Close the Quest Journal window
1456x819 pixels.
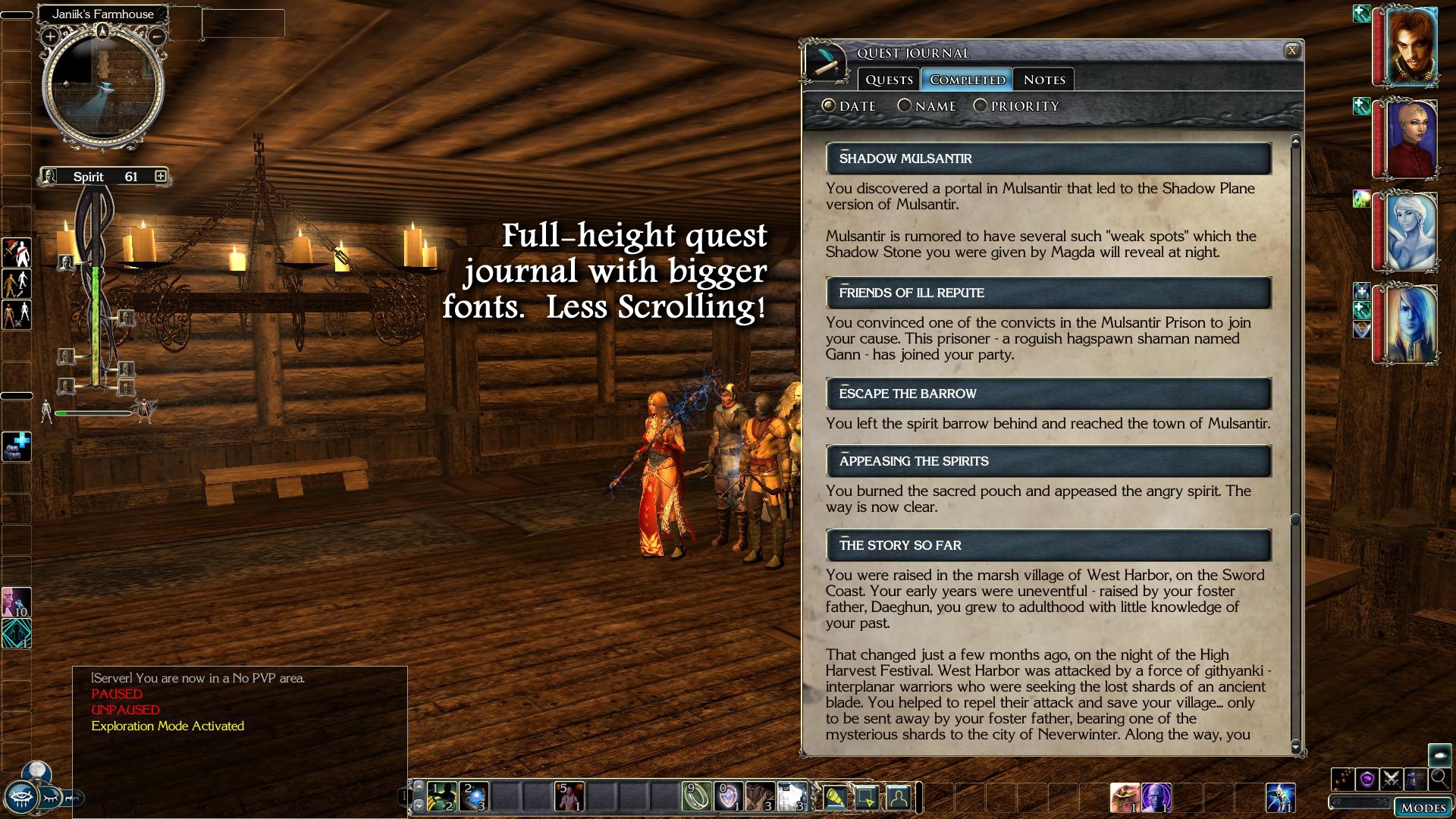(1291, 51)
